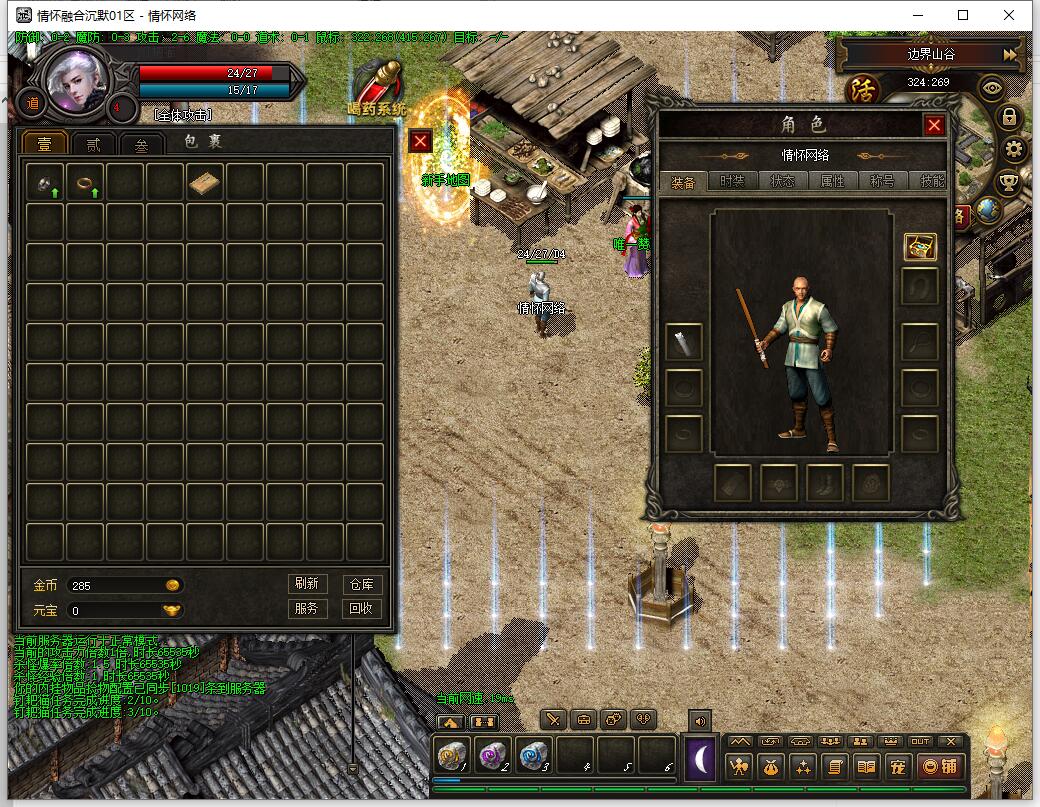Click the 回收 recycle button

point(360,608)
